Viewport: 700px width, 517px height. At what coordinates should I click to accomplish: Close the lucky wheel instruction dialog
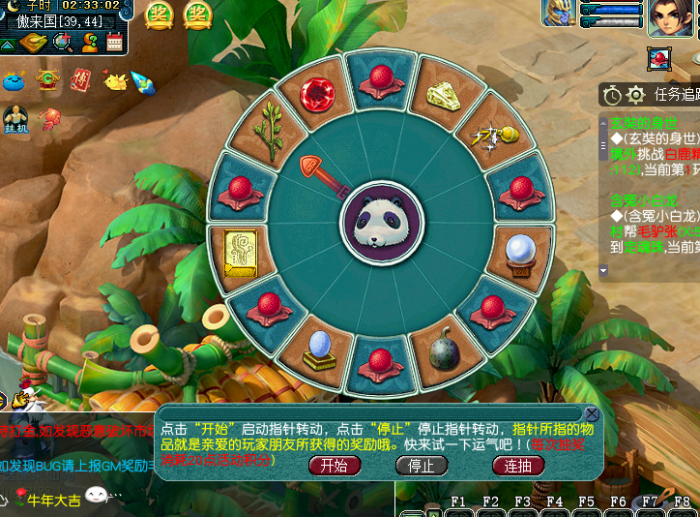[x=592, y=414]
